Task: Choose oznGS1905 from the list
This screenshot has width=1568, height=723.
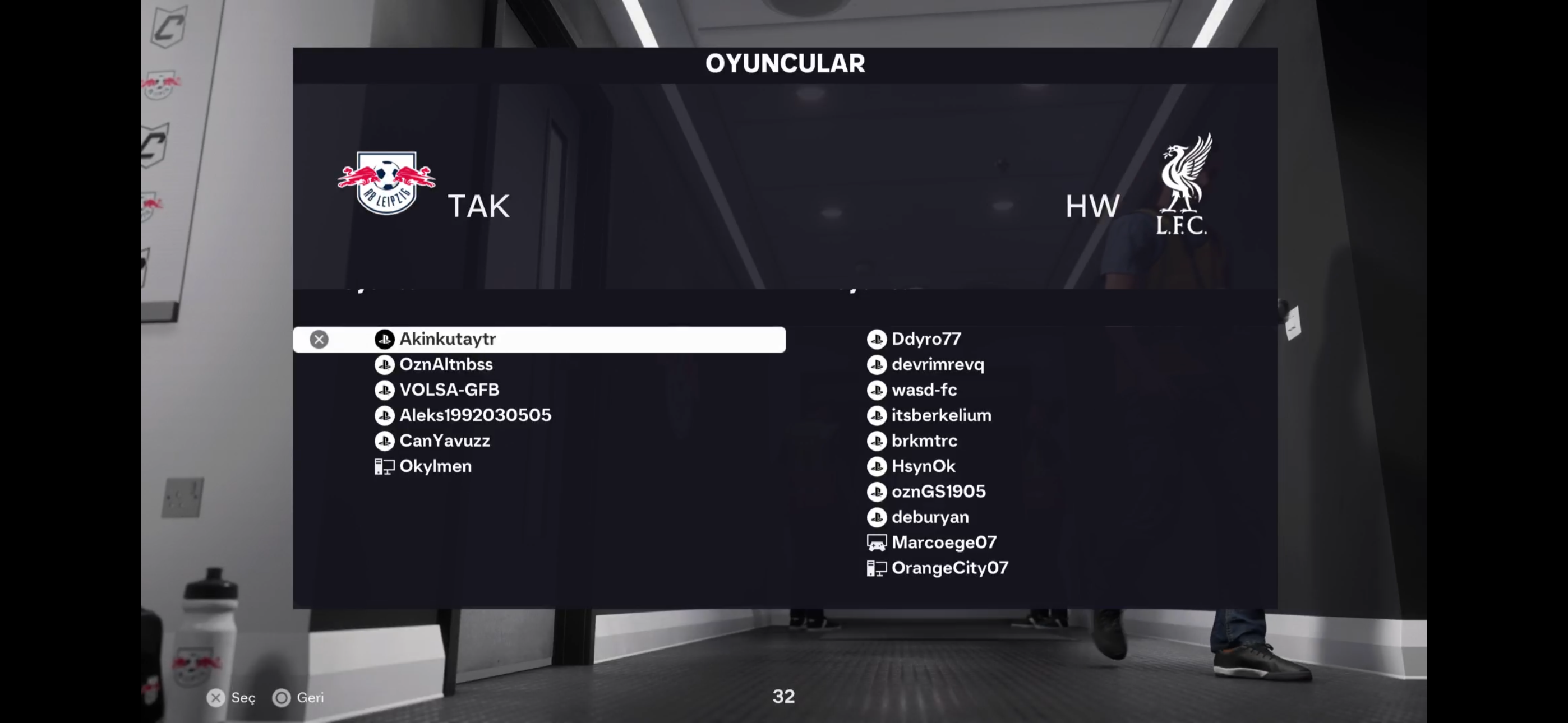Action: click(x=938, y=492)
